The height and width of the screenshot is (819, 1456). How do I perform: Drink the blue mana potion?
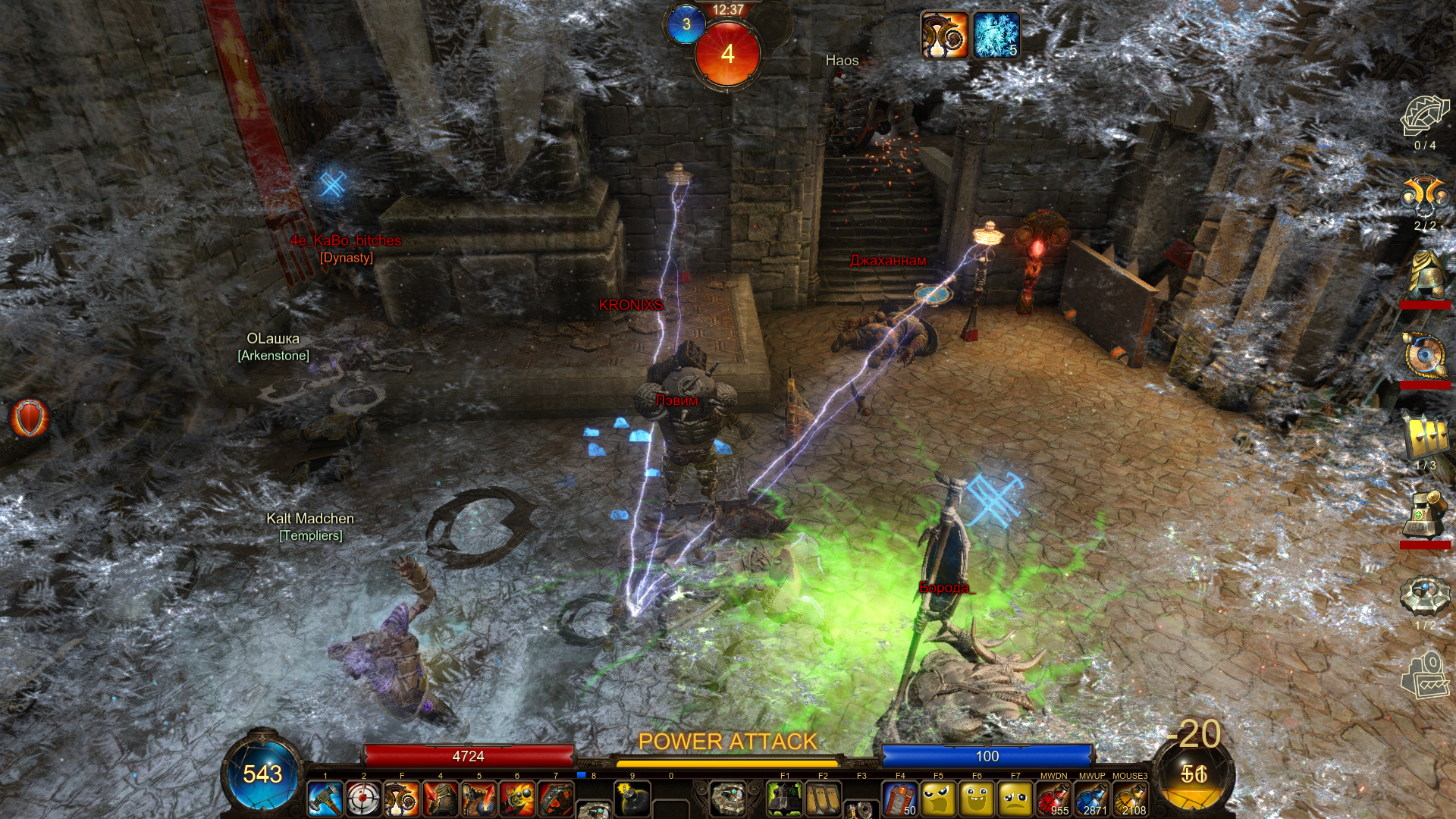(1092, 799)
